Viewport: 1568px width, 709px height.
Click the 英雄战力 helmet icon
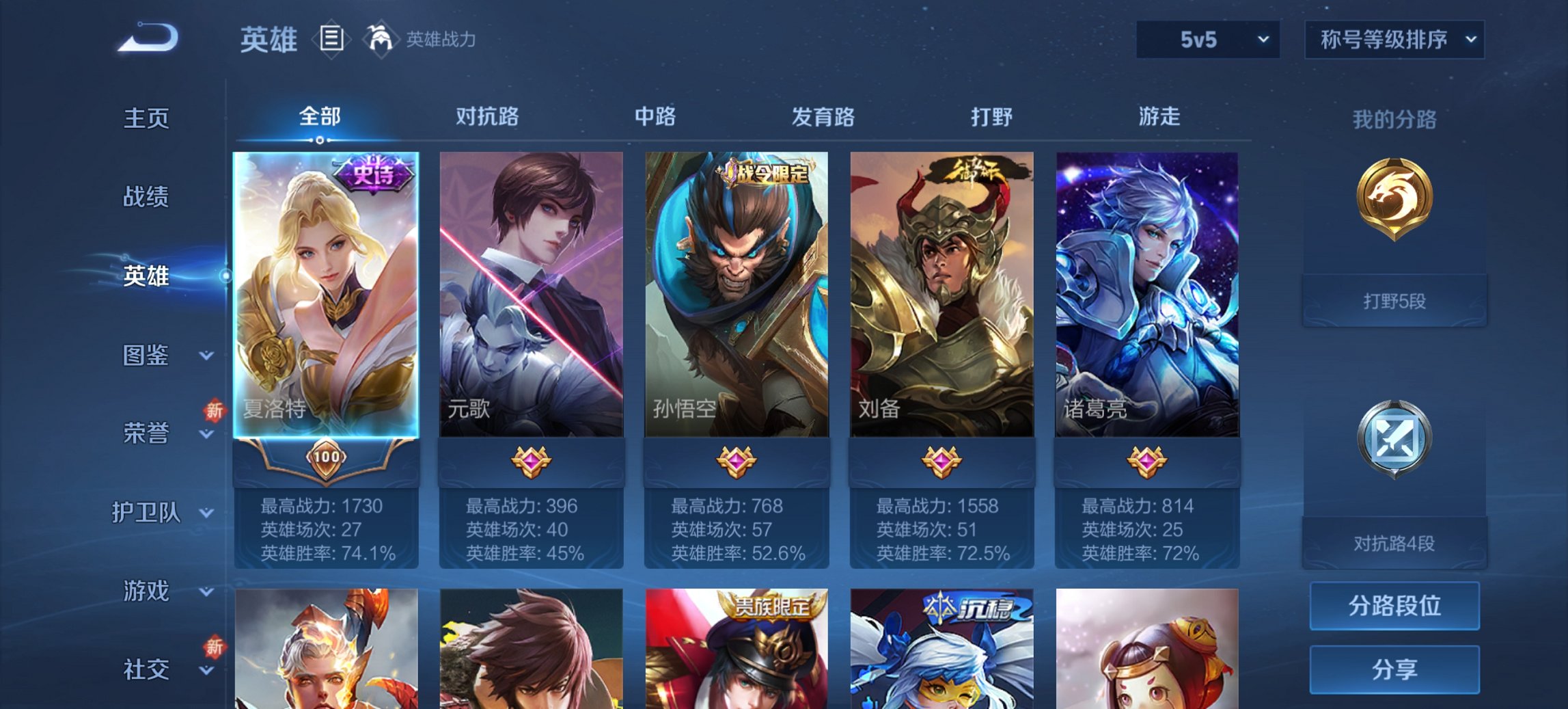point(380,39)
